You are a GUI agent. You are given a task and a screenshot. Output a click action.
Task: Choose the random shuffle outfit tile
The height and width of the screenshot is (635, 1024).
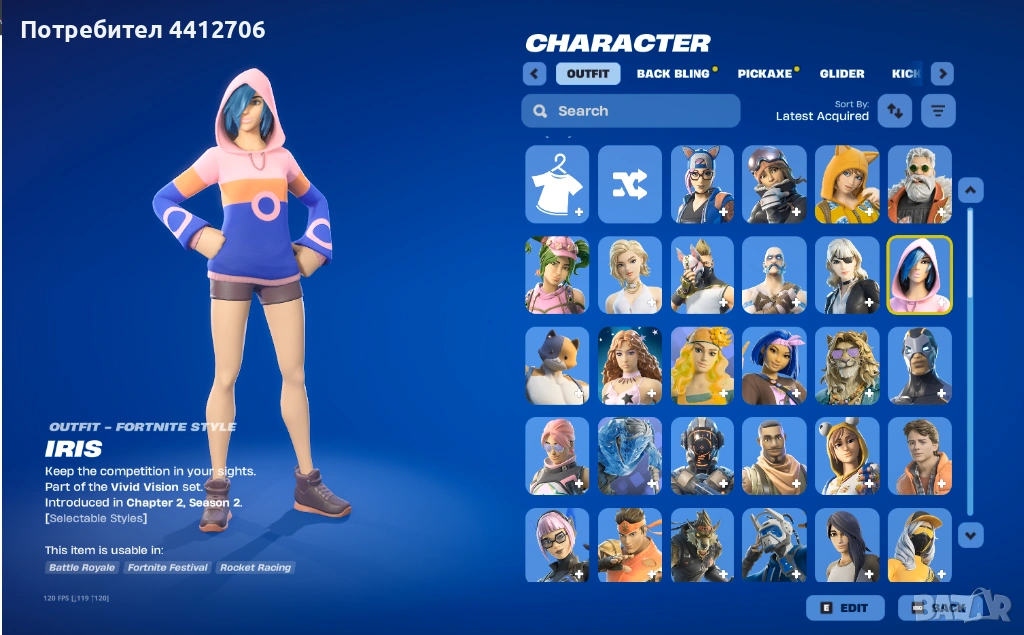tap(630, 184)
